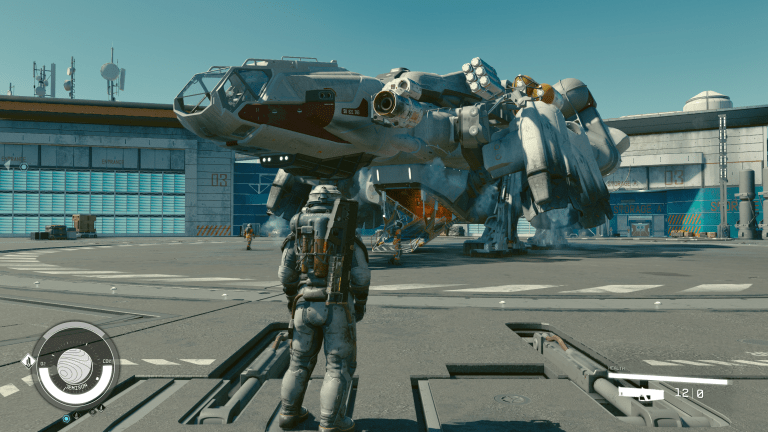Select the glowing blue marker below the compass

67,417
